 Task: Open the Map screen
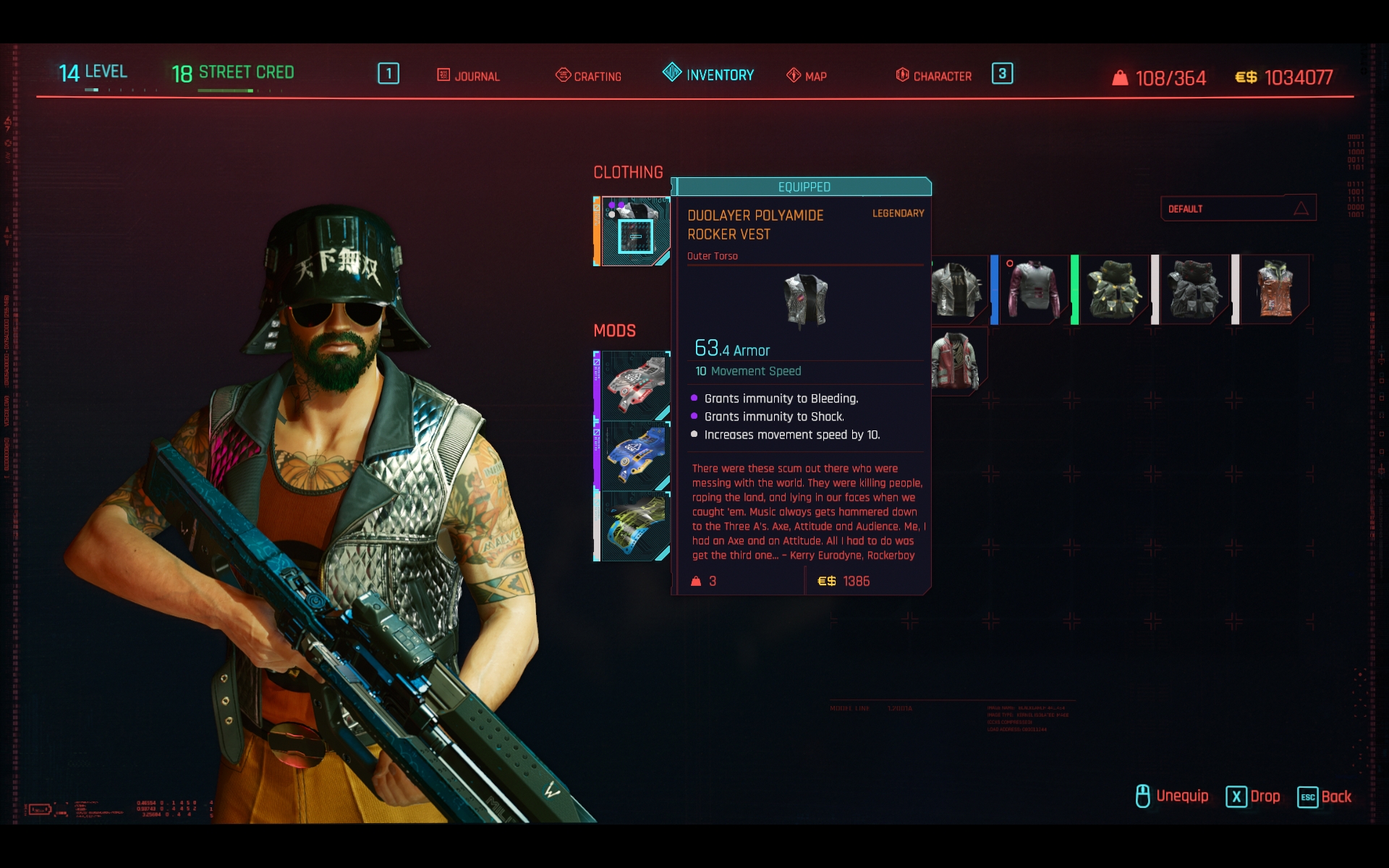(x=807, y=76)
